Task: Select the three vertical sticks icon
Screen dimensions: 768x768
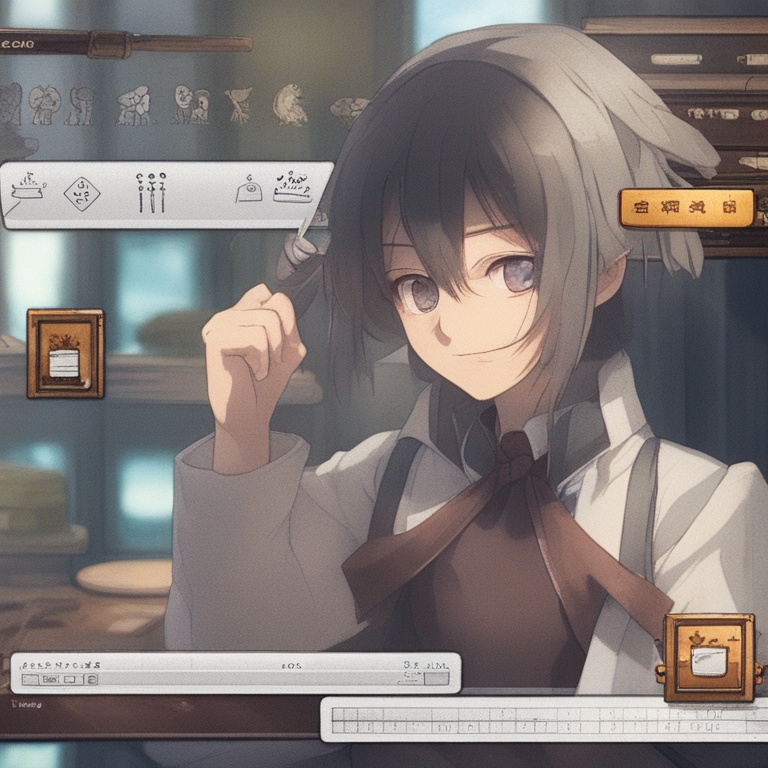Action: coord(151,193)
